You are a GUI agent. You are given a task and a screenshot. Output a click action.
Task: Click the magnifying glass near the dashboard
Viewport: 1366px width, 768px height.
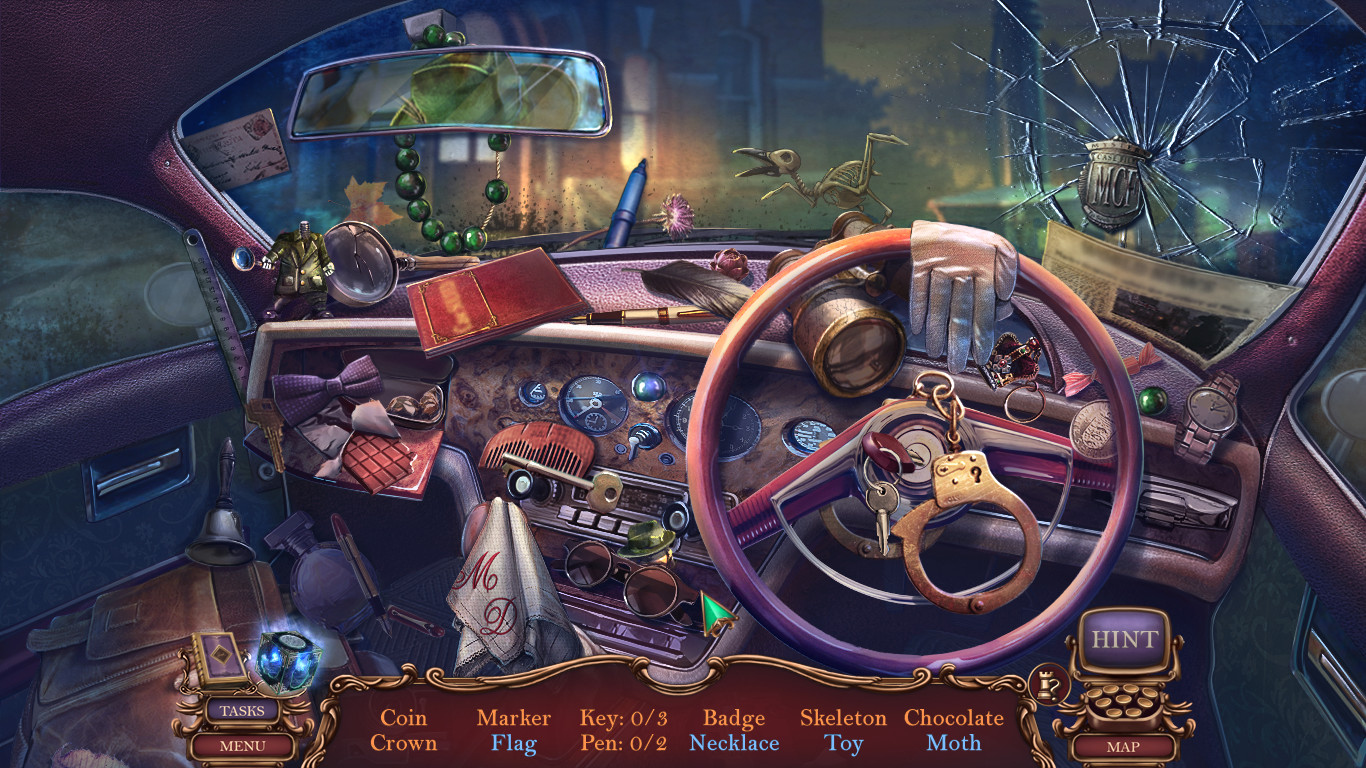point(360,265)
